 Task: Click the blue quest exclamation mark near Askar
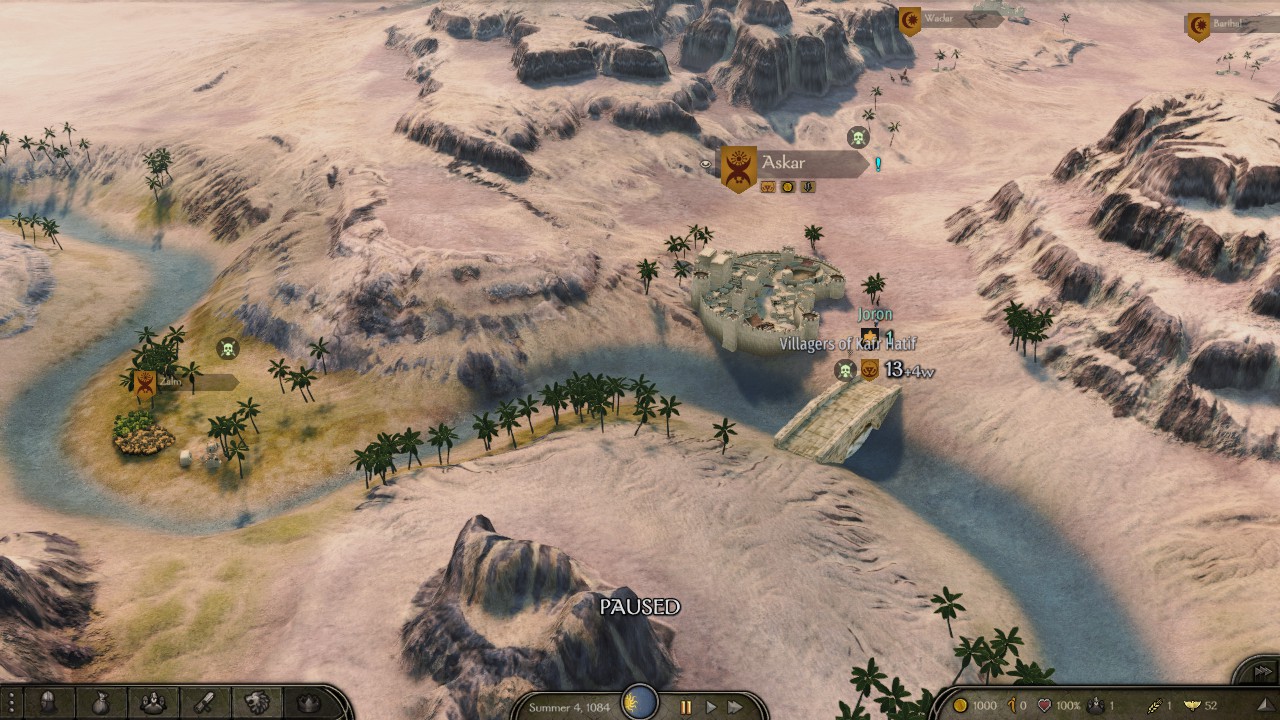click(x=878, y=164)
